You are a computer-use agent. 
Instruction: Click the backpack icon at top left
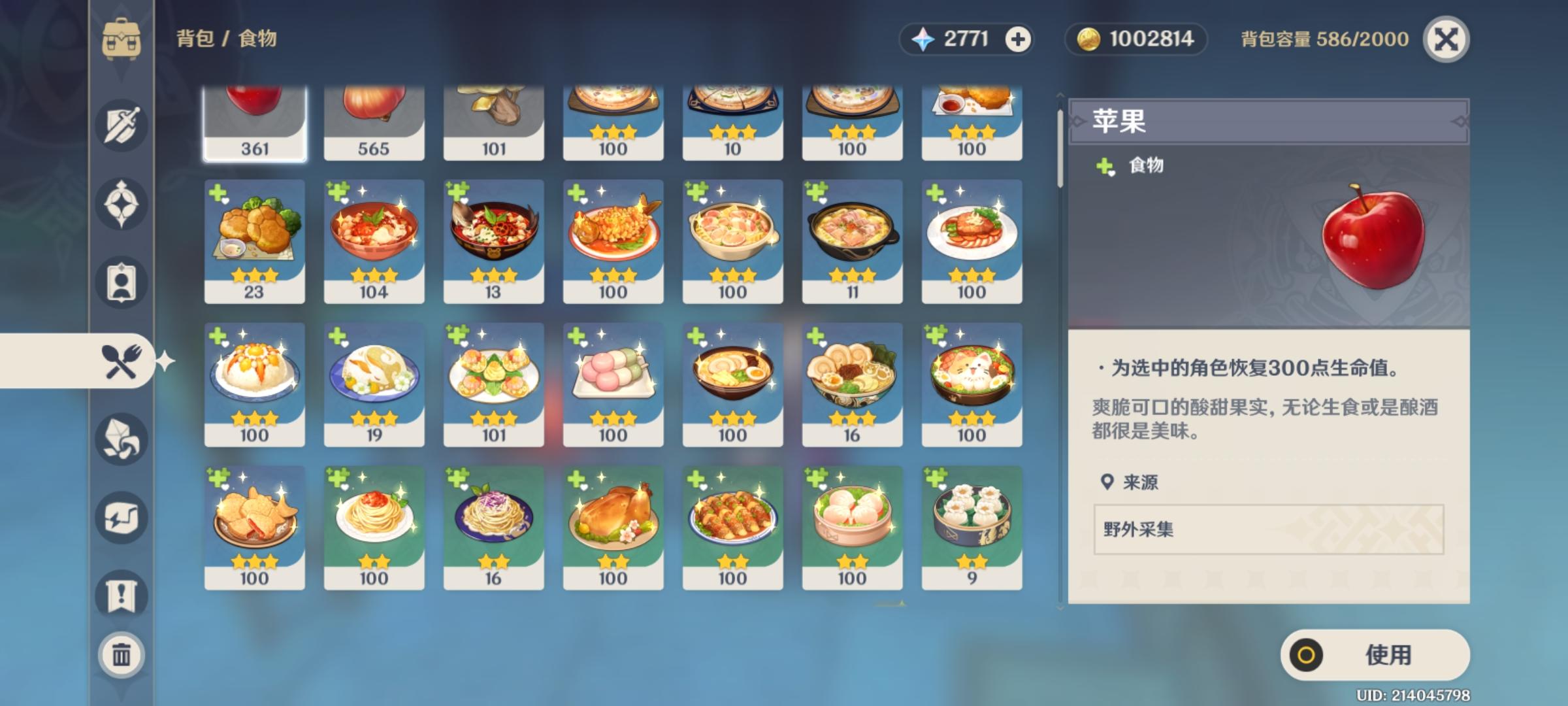[121, 39]
